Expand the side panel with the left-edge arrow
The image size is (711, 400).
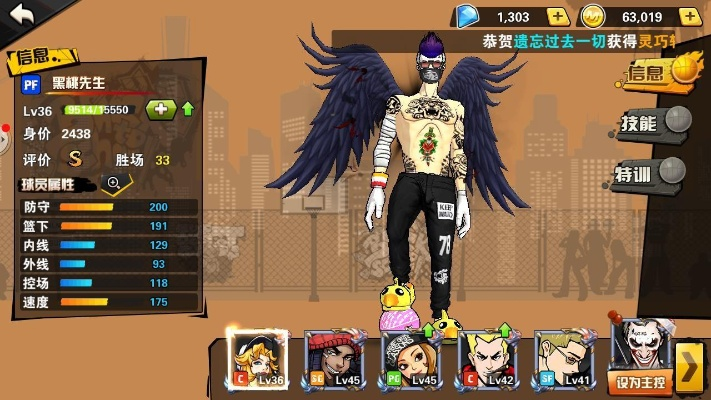pos(4,140)
